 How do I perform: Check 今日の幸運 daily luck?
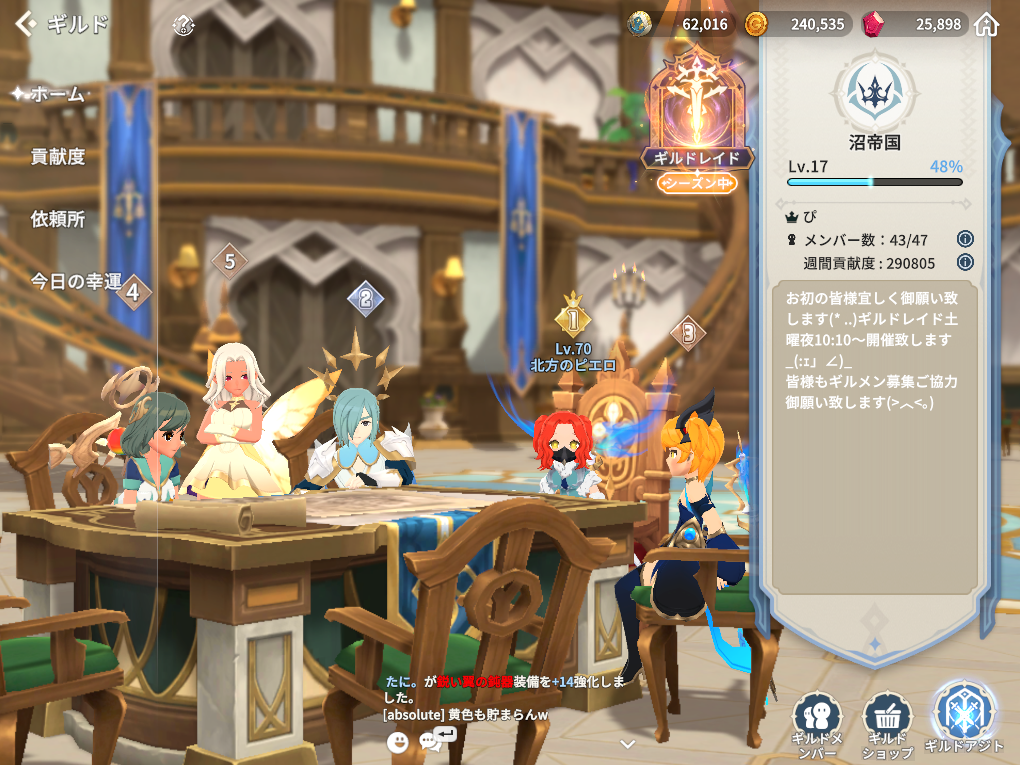pos(76,281)
